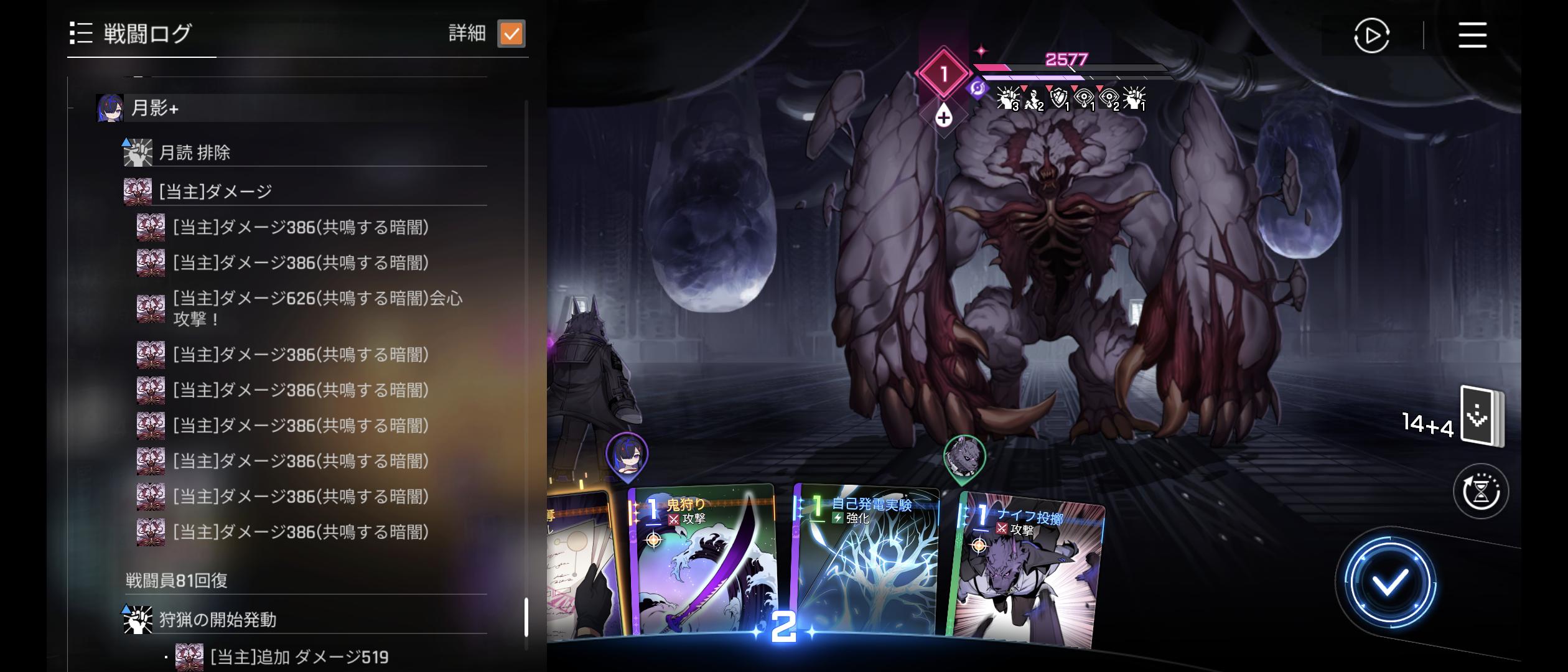Toggle the 詳細 detail checkbox

pos(511,34)
